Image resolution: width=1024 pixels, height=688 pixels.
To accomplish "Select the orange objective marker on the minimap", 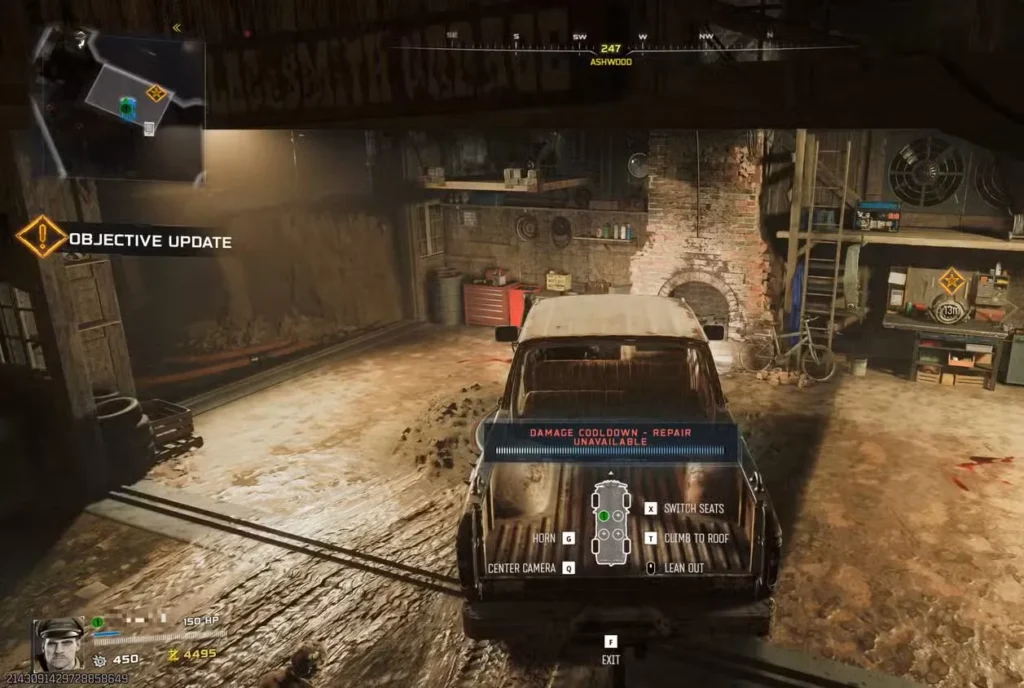I will click(156, 93).
